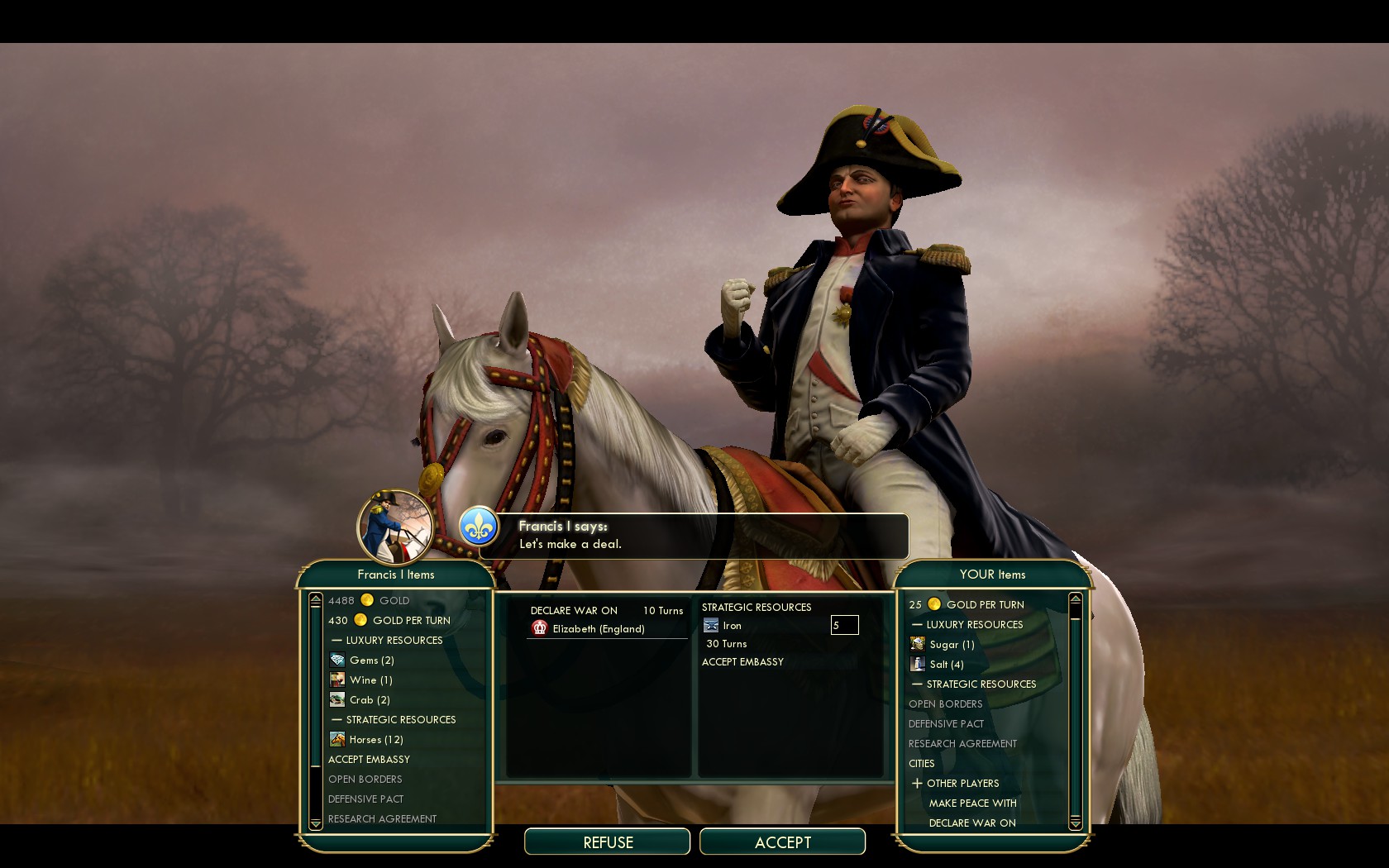
Task: Add Francis I's Gems to the deal
Action: 370,660
